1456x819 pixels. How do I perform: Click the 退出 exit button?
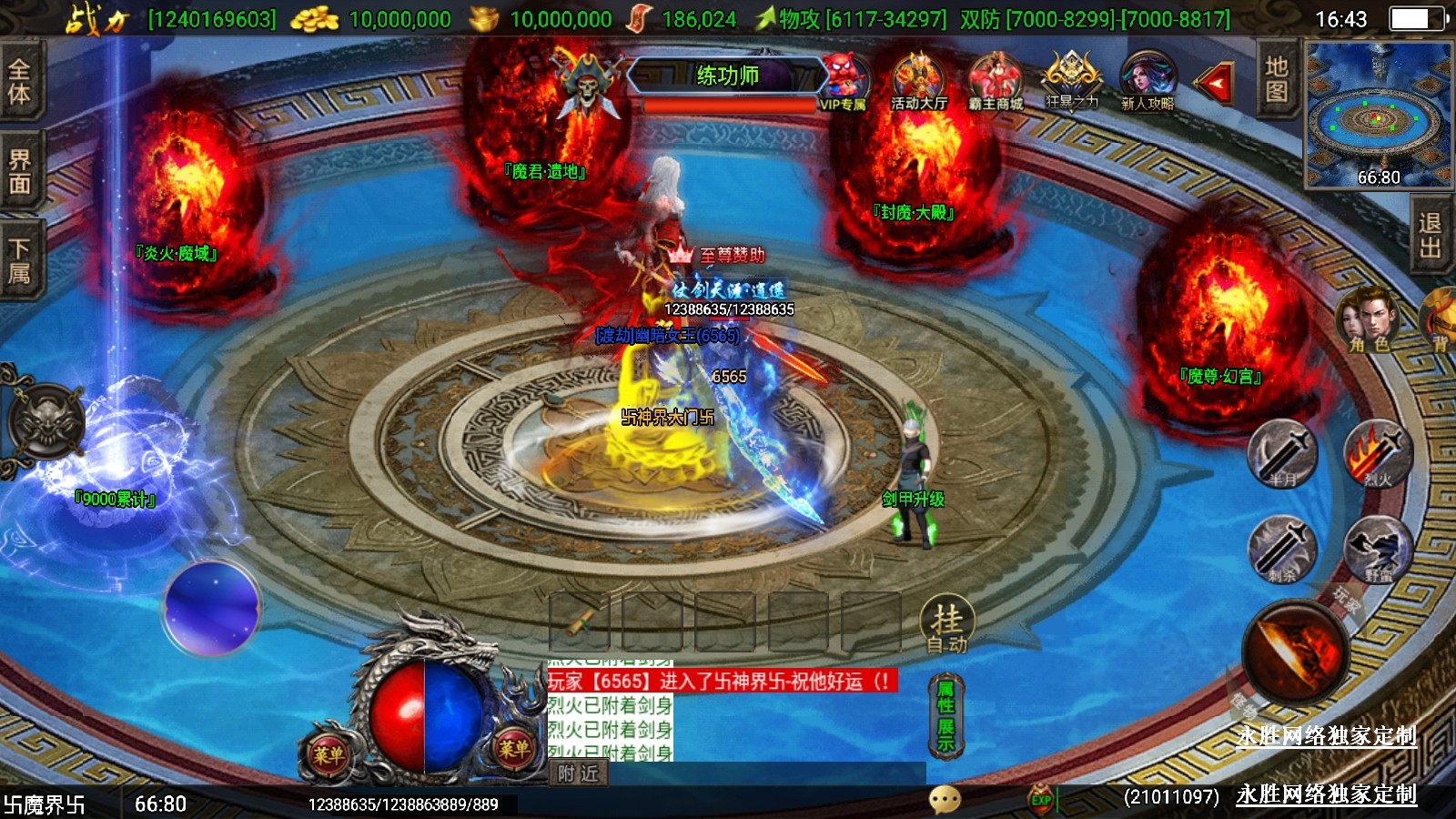click(x=1431, y=236)
